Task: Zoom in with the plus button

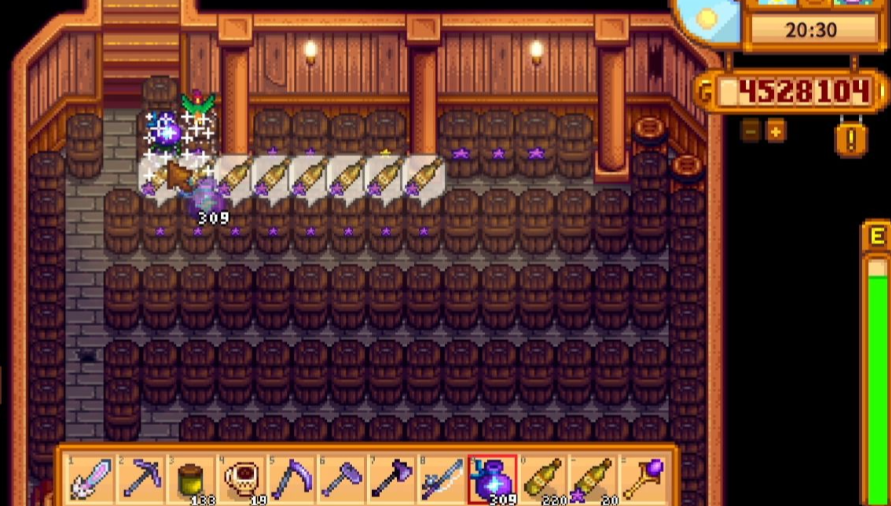Action: tap(776, 131)
